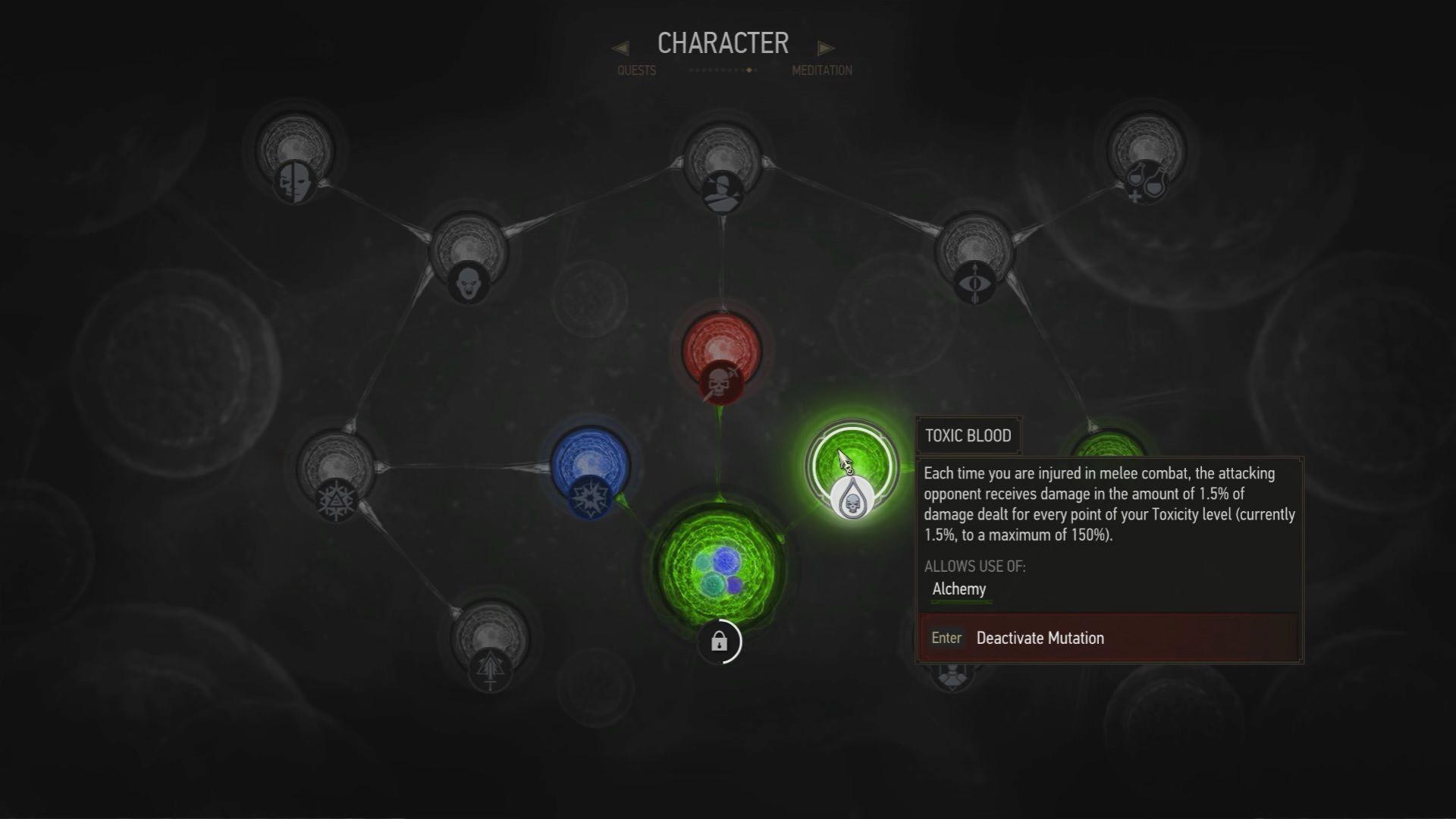The height and width of the screenshot is (819, 1456).
Task: Select the grey bald-head mutation node
Action: click(468, 256)
